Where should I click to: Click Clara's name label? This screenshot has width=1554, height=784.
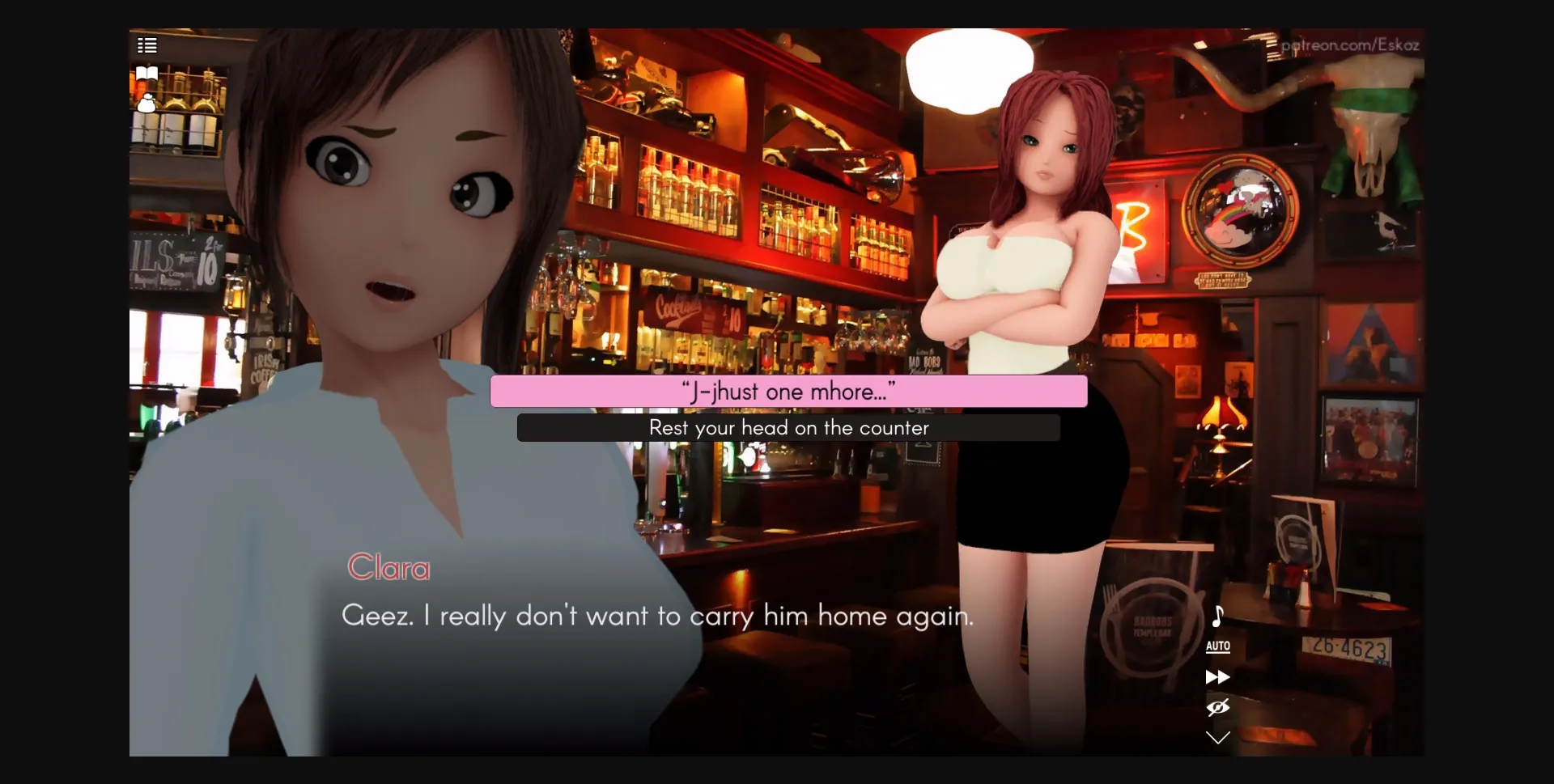pos(388,566)
